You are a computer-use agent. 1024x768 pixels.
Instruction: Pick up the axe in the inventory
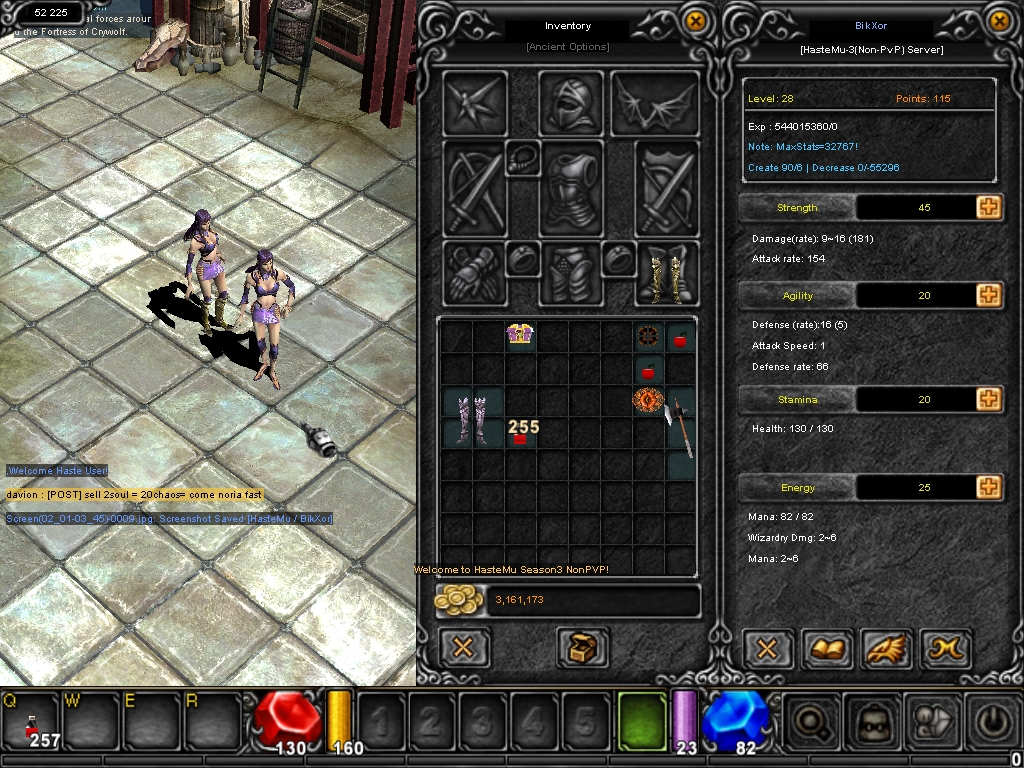click(681, 422)
